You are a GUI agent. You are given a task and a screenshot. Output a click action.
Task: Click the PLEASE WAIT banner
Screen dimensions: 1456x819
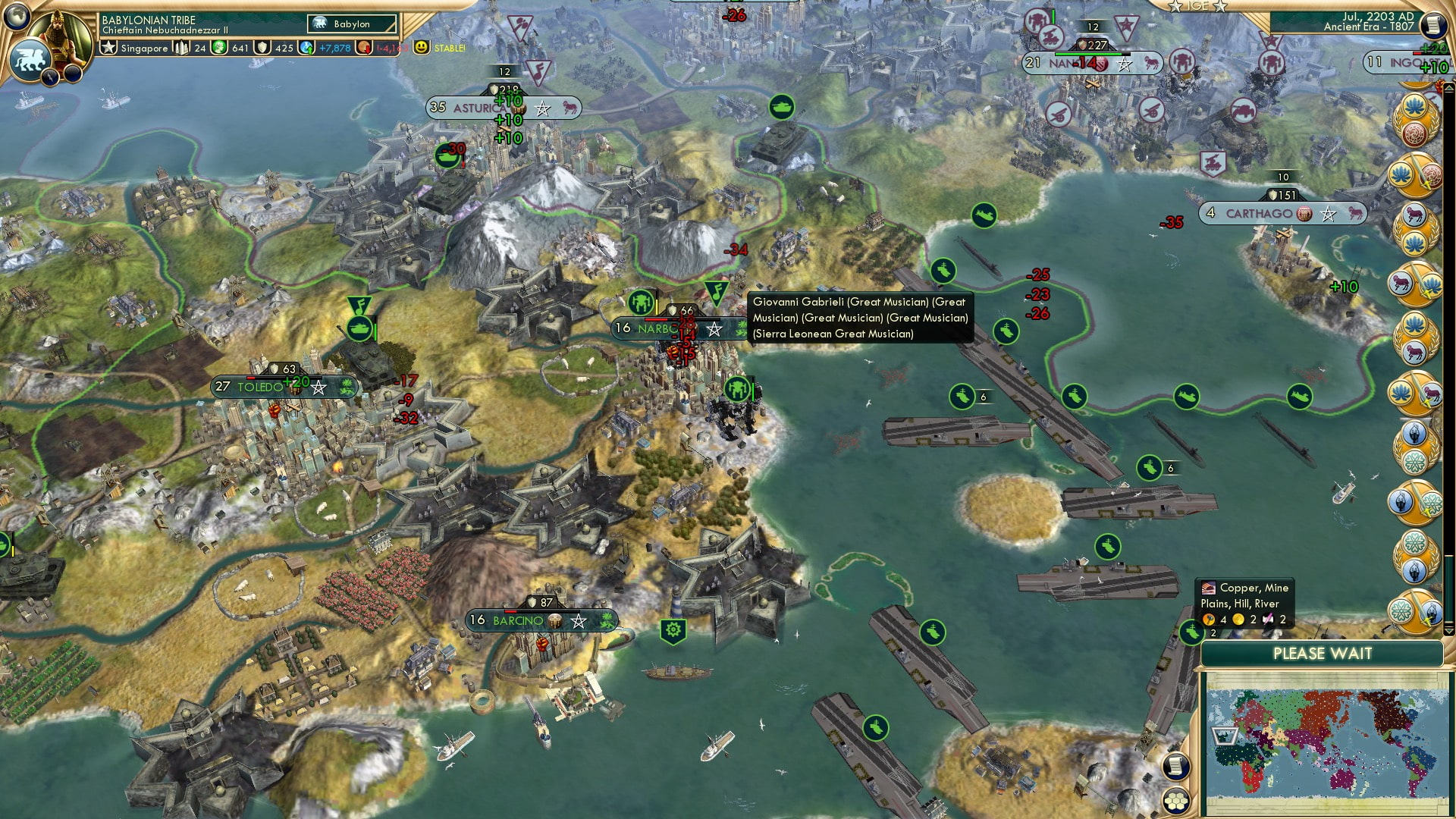(1323, 653)
